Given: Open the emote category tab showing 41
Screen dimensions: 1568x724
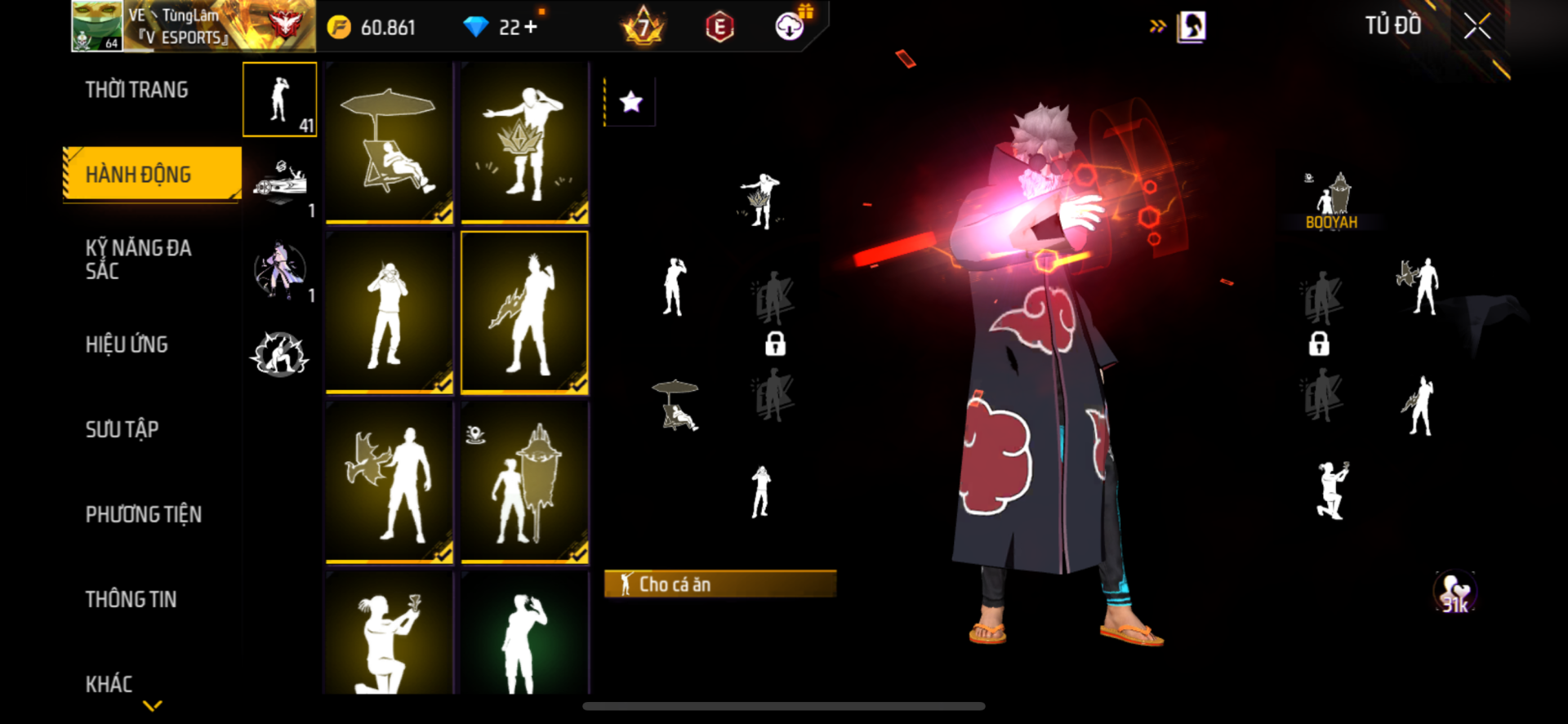Looking at the screenshot, I should pyautogui.click(x=279, y=100).
